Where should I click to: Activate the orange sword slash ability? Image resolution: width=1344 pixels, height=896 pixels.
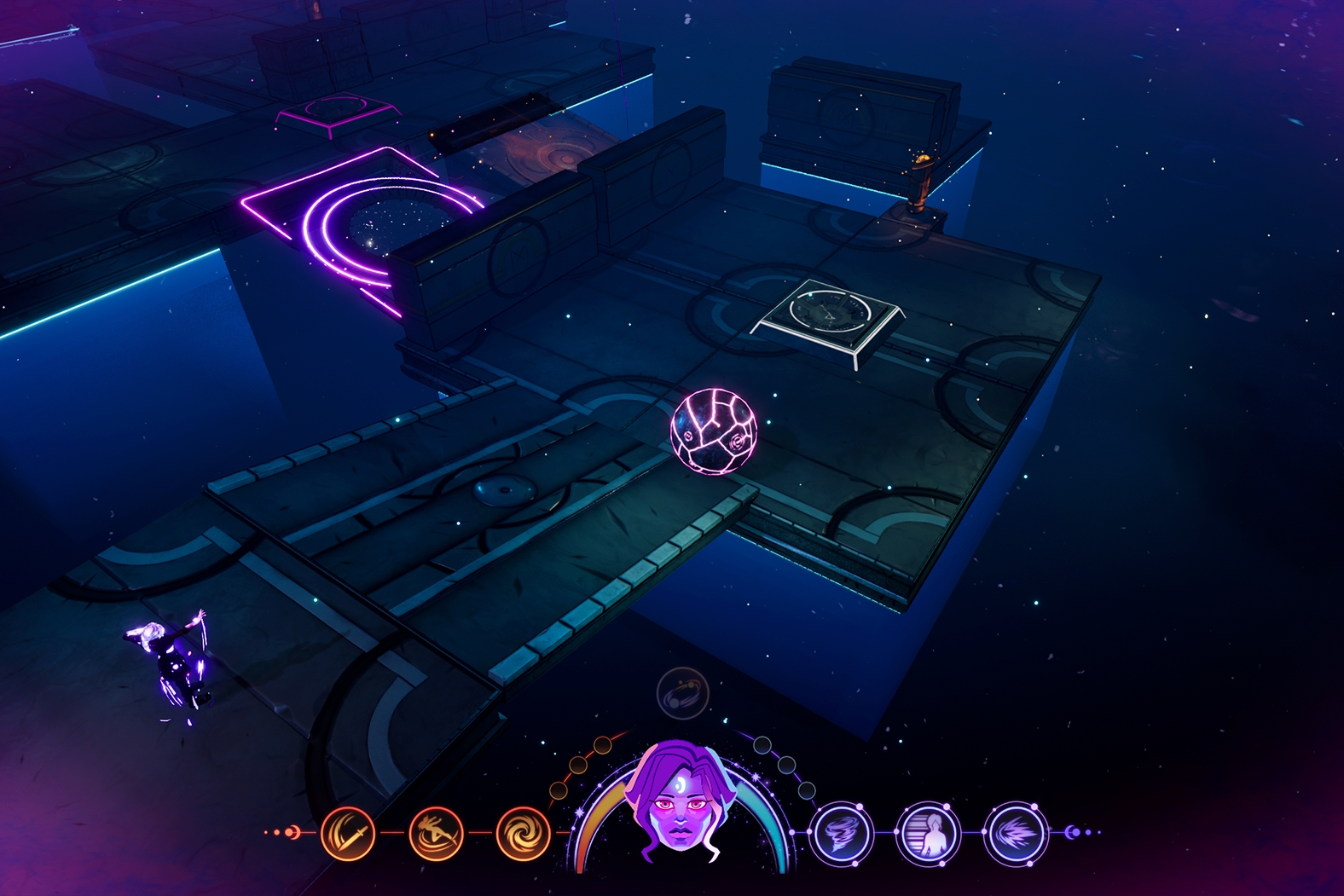tap(348, 833)
